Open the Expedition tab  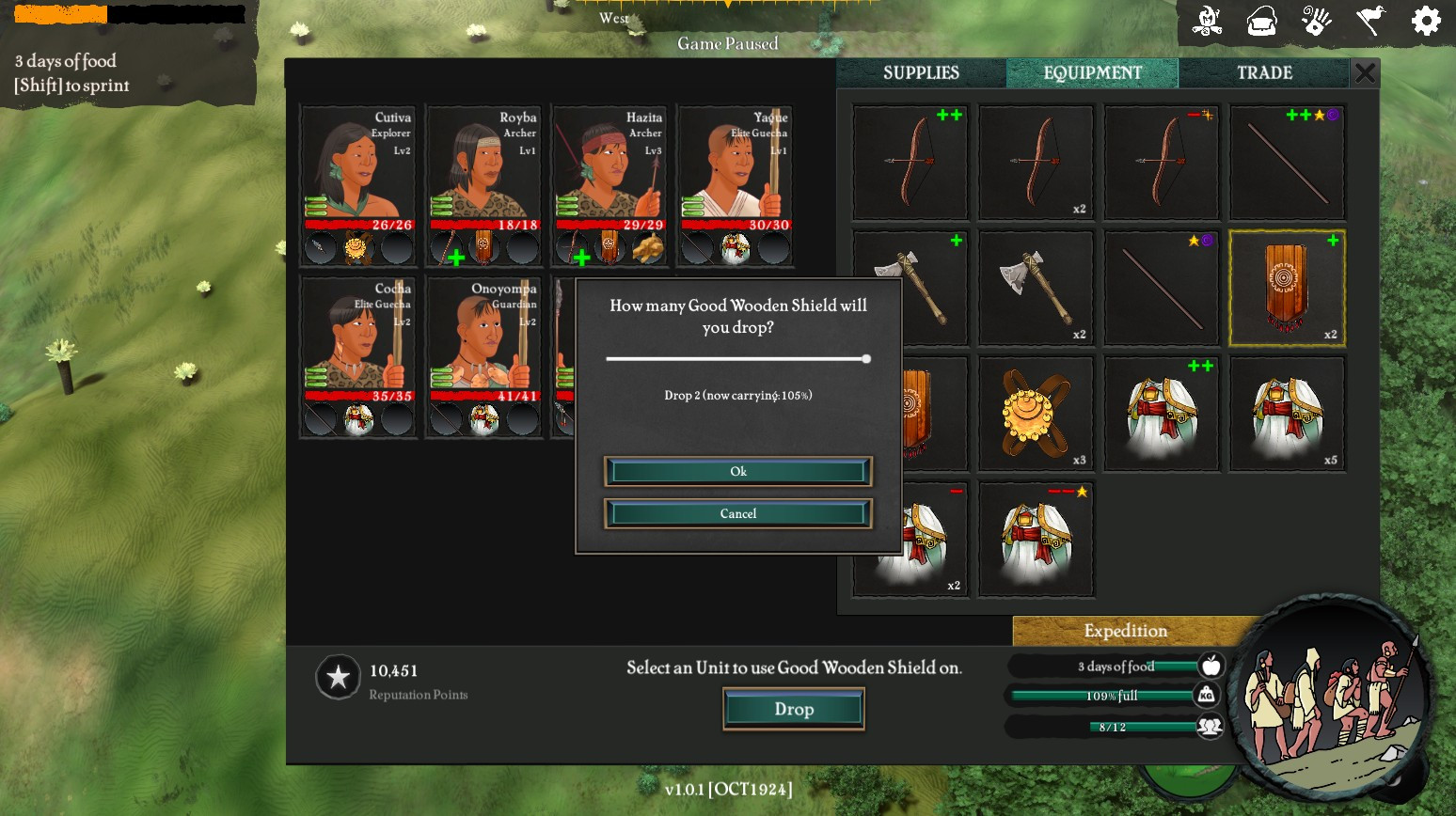[x=1125, y=631]
